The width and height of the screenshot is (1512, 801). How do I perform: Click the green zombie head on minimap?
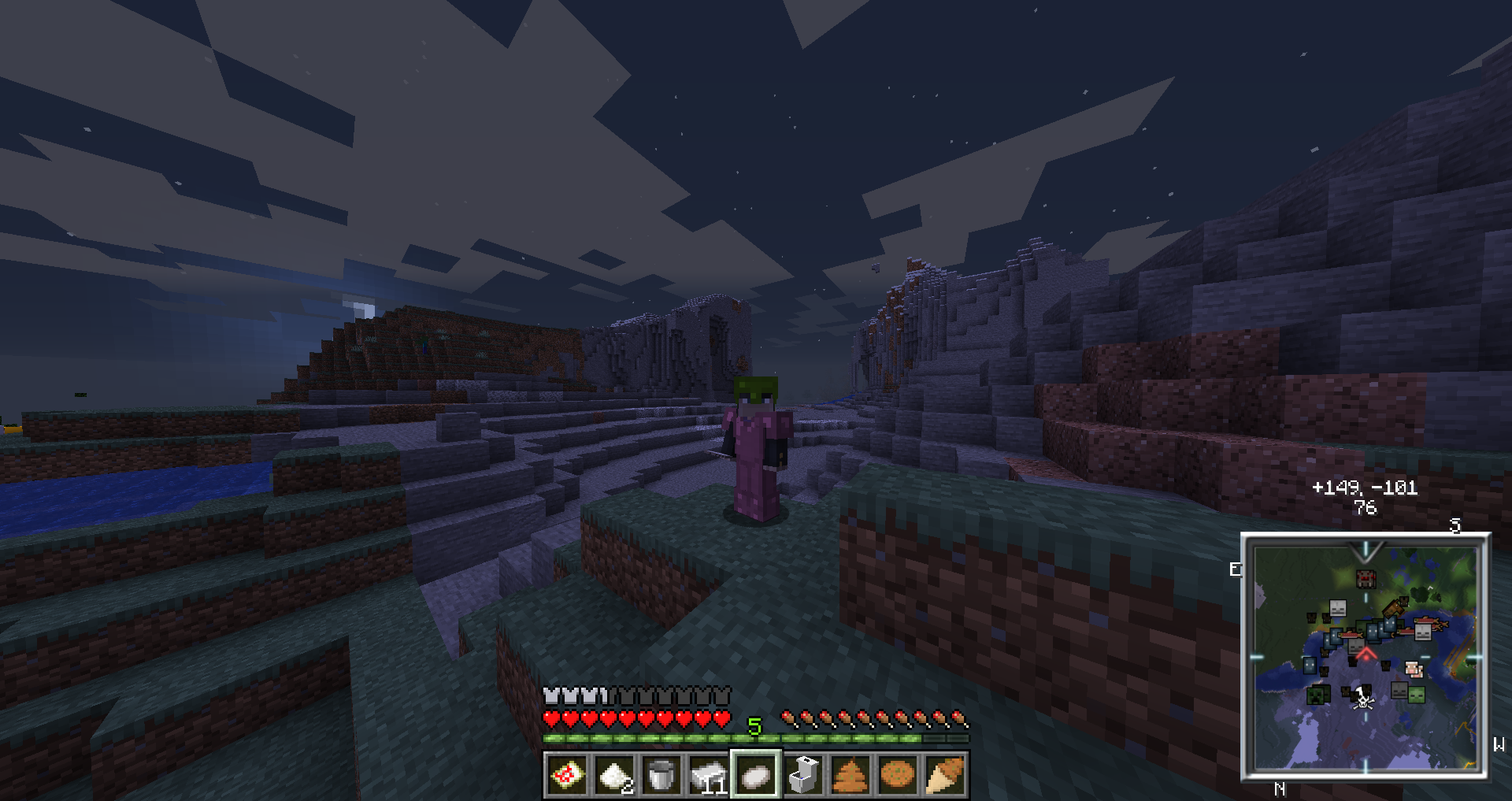1416,695
